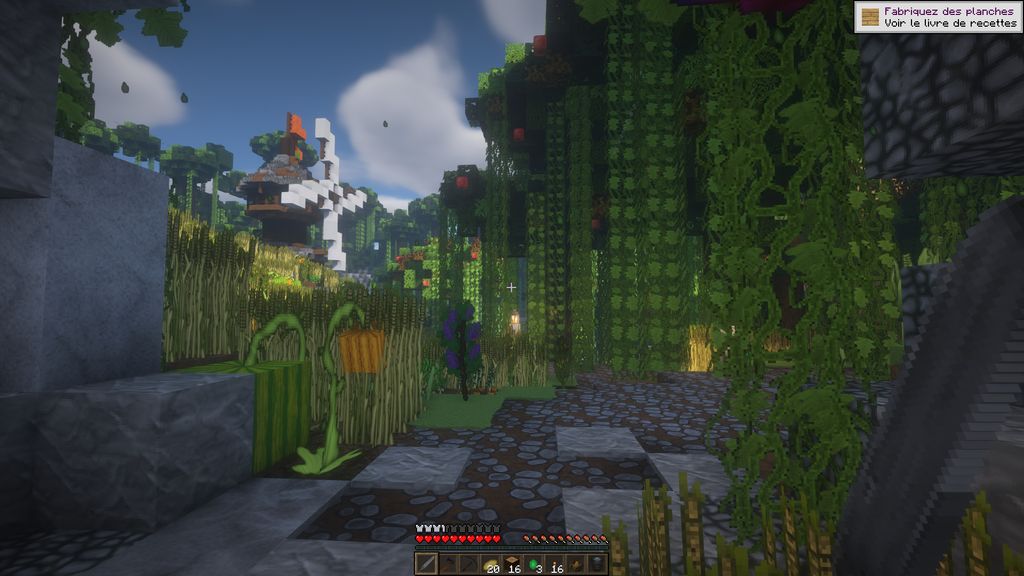Screen dimensions: 1024x576
Task: Choose the wooden plank block stack
Action: pos(512,564)
